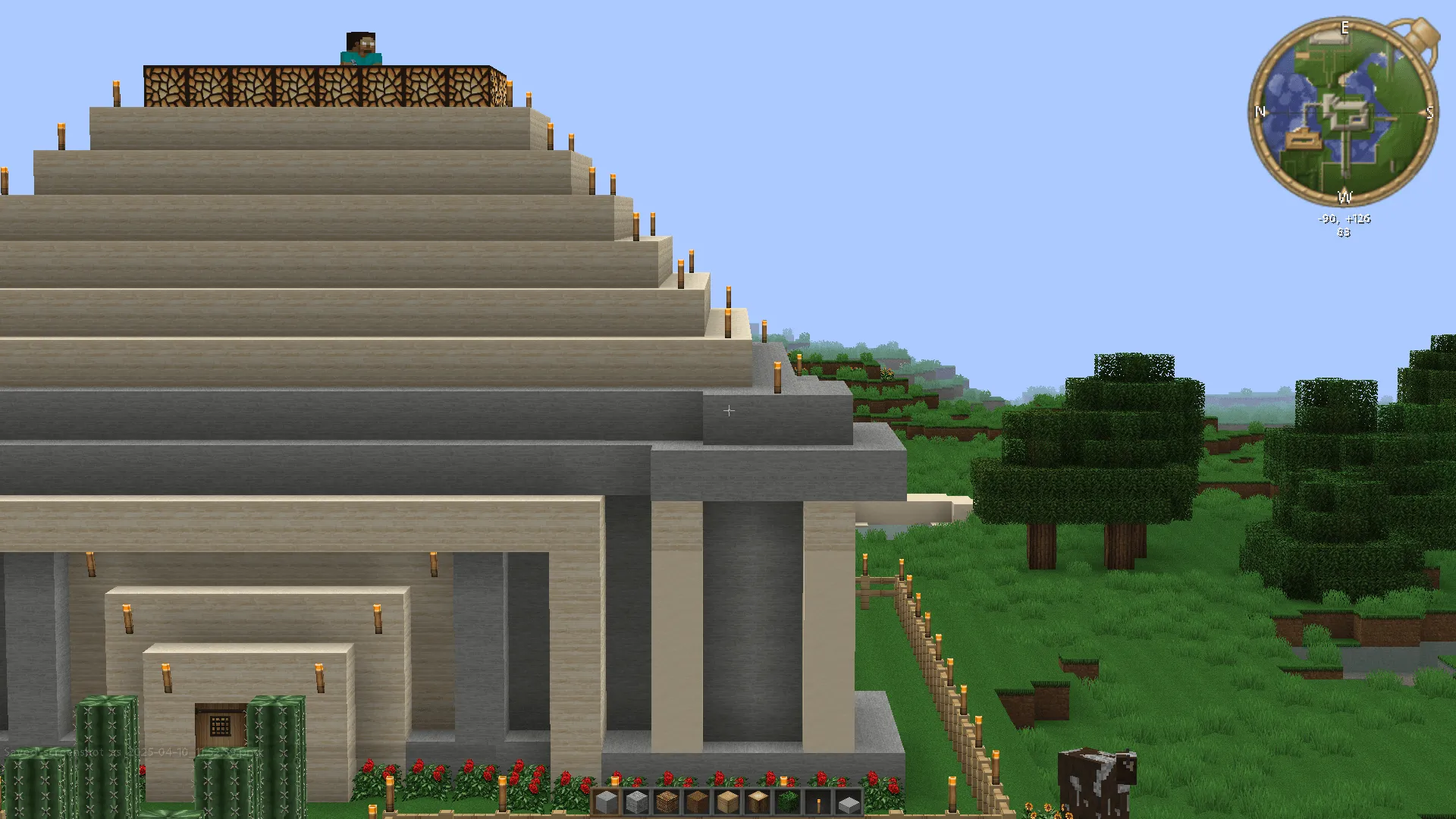Click the coordinates readout below the minimap
Screen dimensions: 1456x819
coord(1344,218)
